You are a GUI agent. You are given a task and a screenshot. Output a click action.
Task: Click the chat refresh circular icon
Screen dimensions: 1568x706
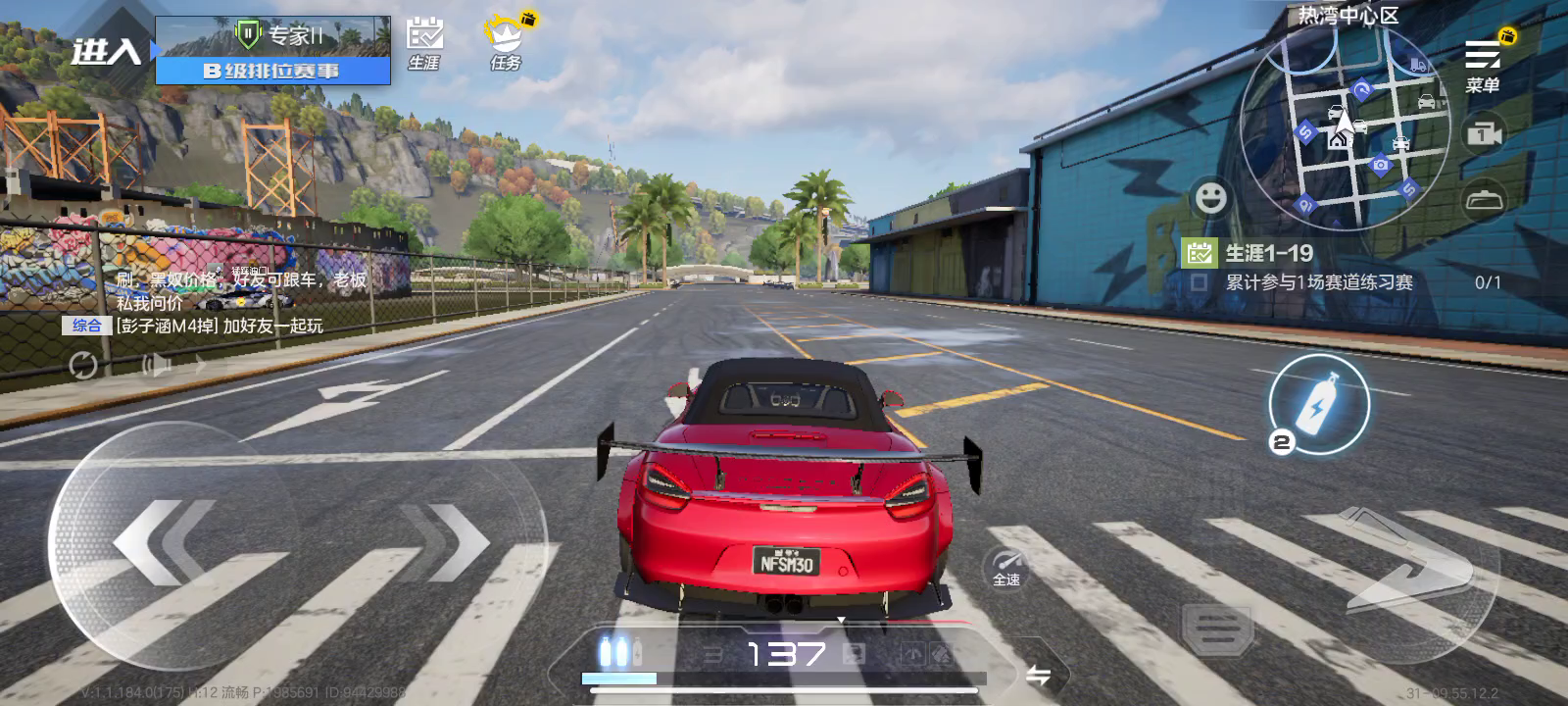point(83,366)
